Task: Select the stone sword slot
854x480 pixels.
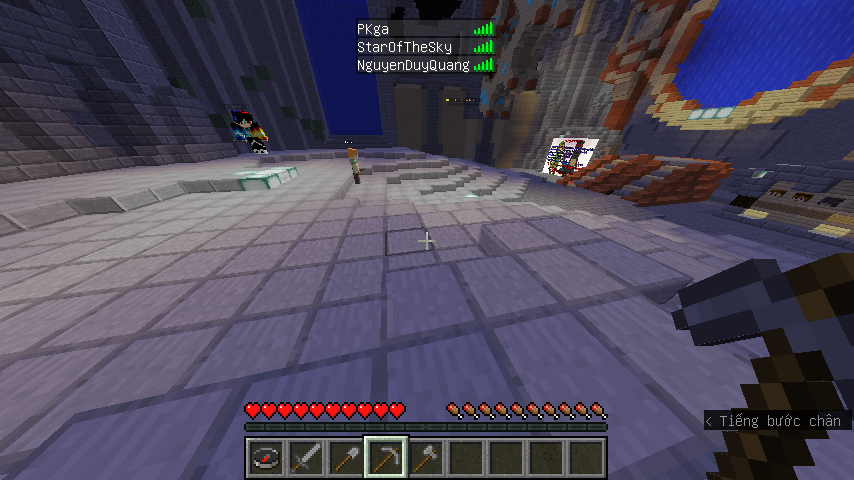Action: point(305,458)
